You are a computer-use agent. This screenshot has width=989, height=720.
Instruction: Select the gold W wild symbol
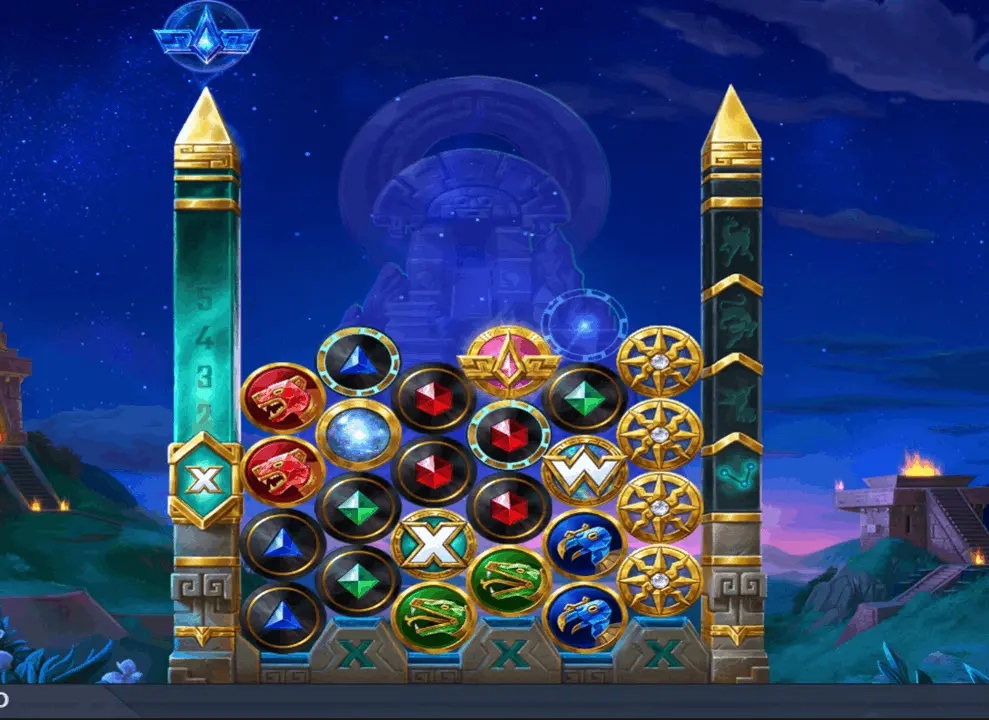[584, 471]
